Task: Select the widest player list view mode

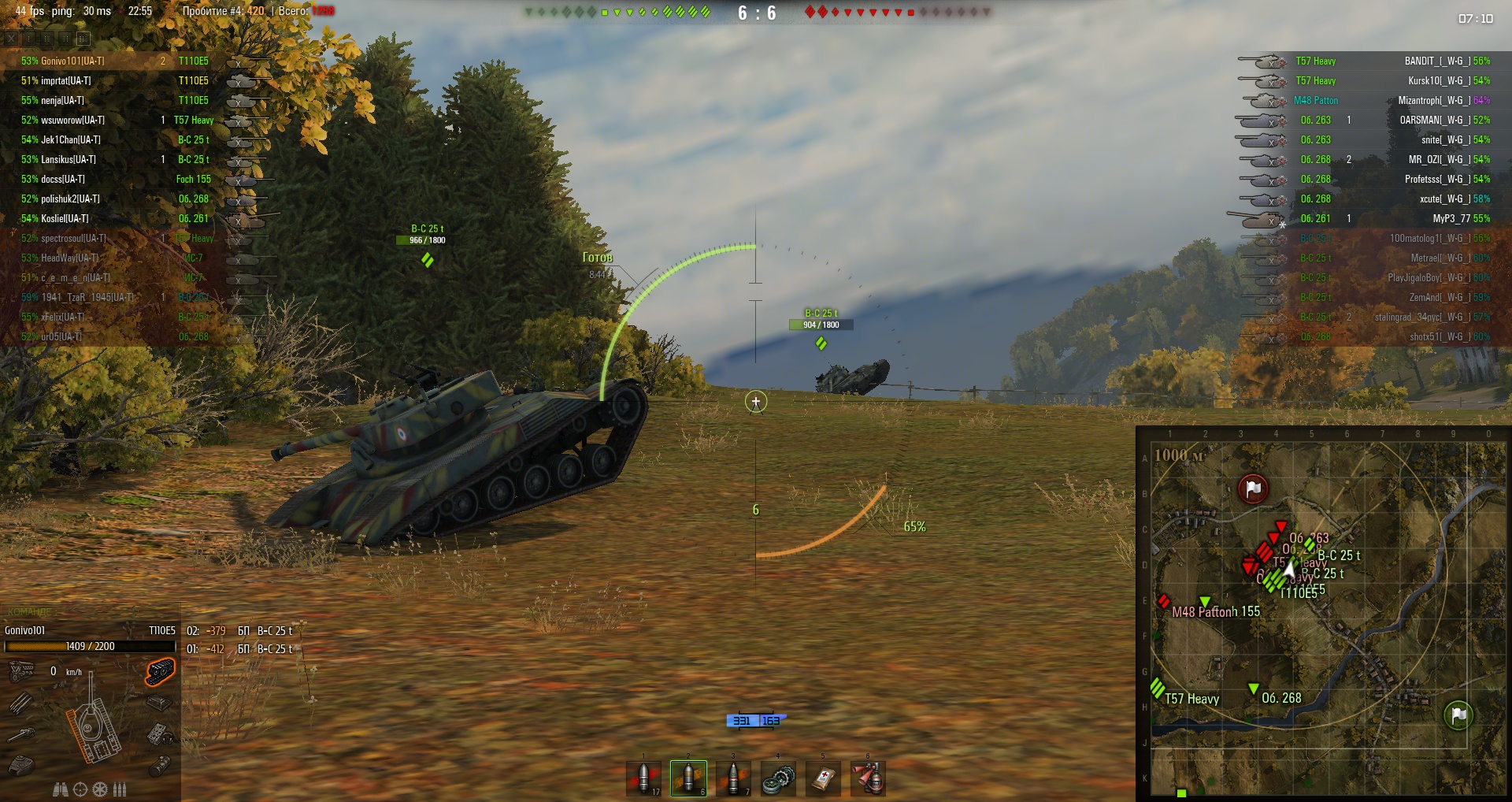Action: (x=83, y=38)
